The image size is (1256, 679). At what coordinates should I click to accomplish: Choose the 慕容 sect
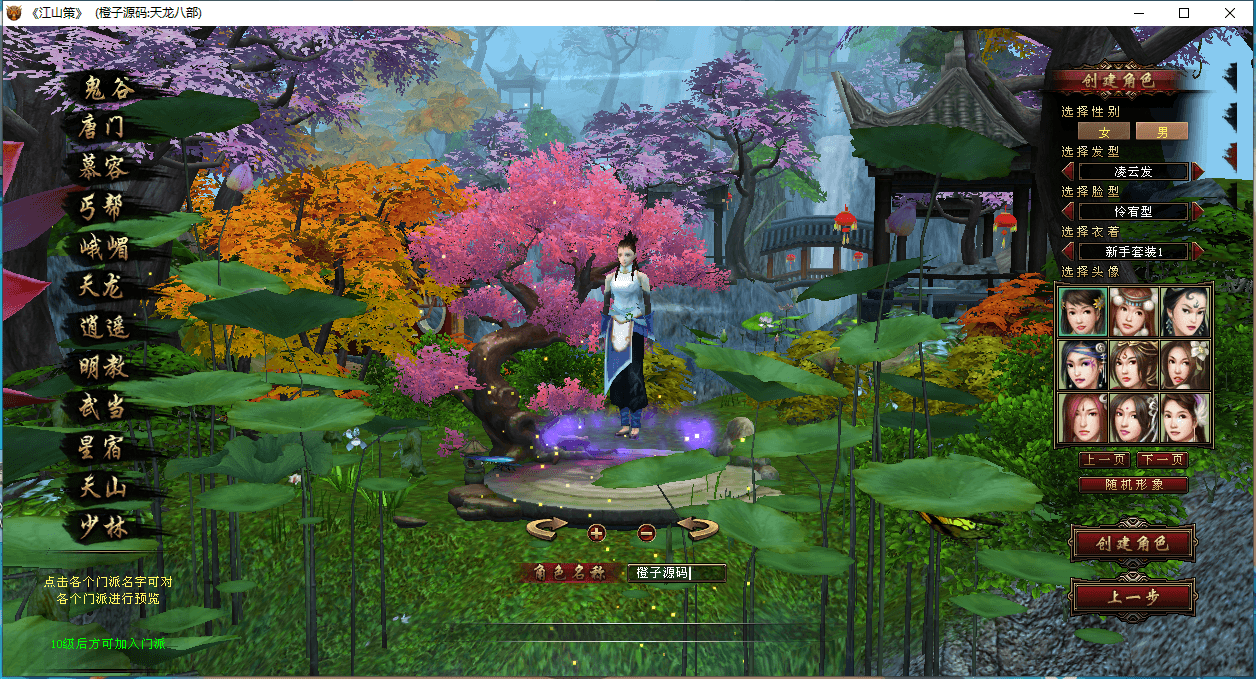[103, 167]
